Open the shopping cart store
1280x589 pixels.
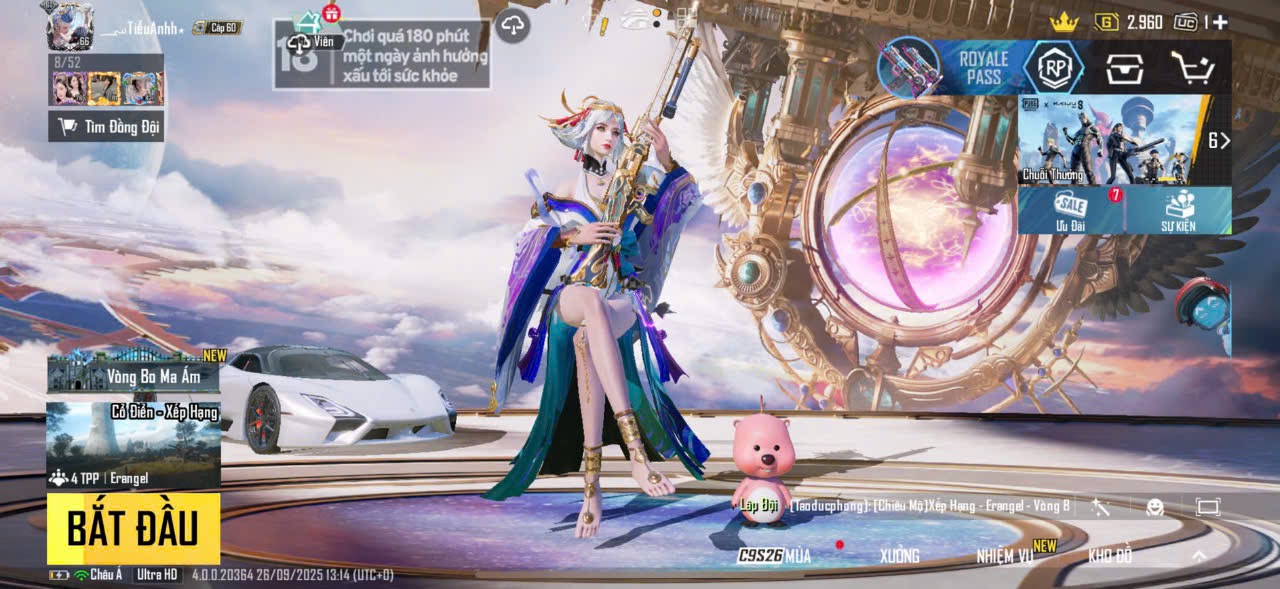tap(1193, 68)
